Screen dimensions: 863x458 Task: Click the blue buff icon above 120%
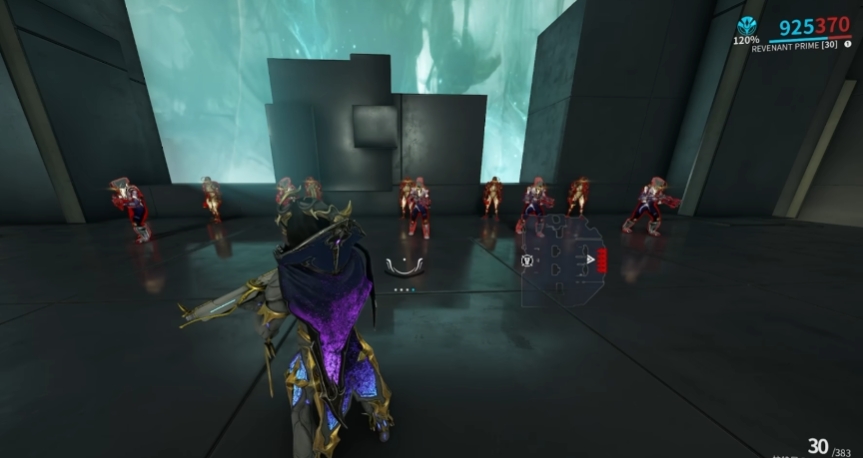(746, 26)
